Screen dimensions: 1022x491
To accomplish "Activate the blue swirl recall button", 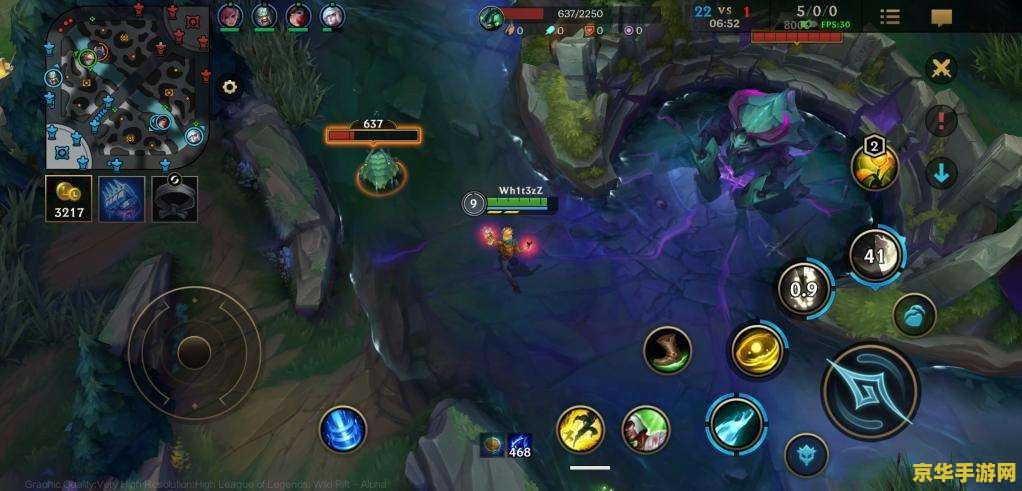I will coord(342,430).
